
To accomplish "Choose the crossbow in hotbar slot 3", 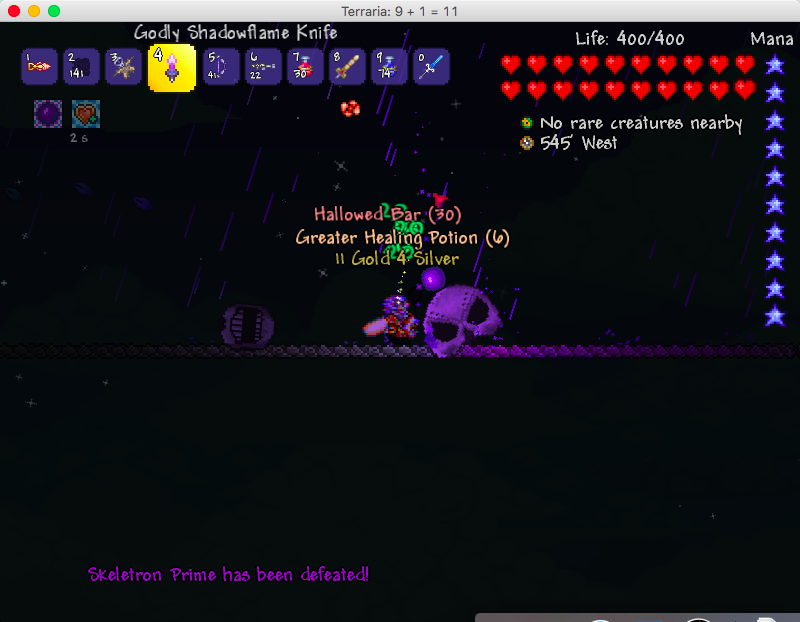I will click(123, 67).
